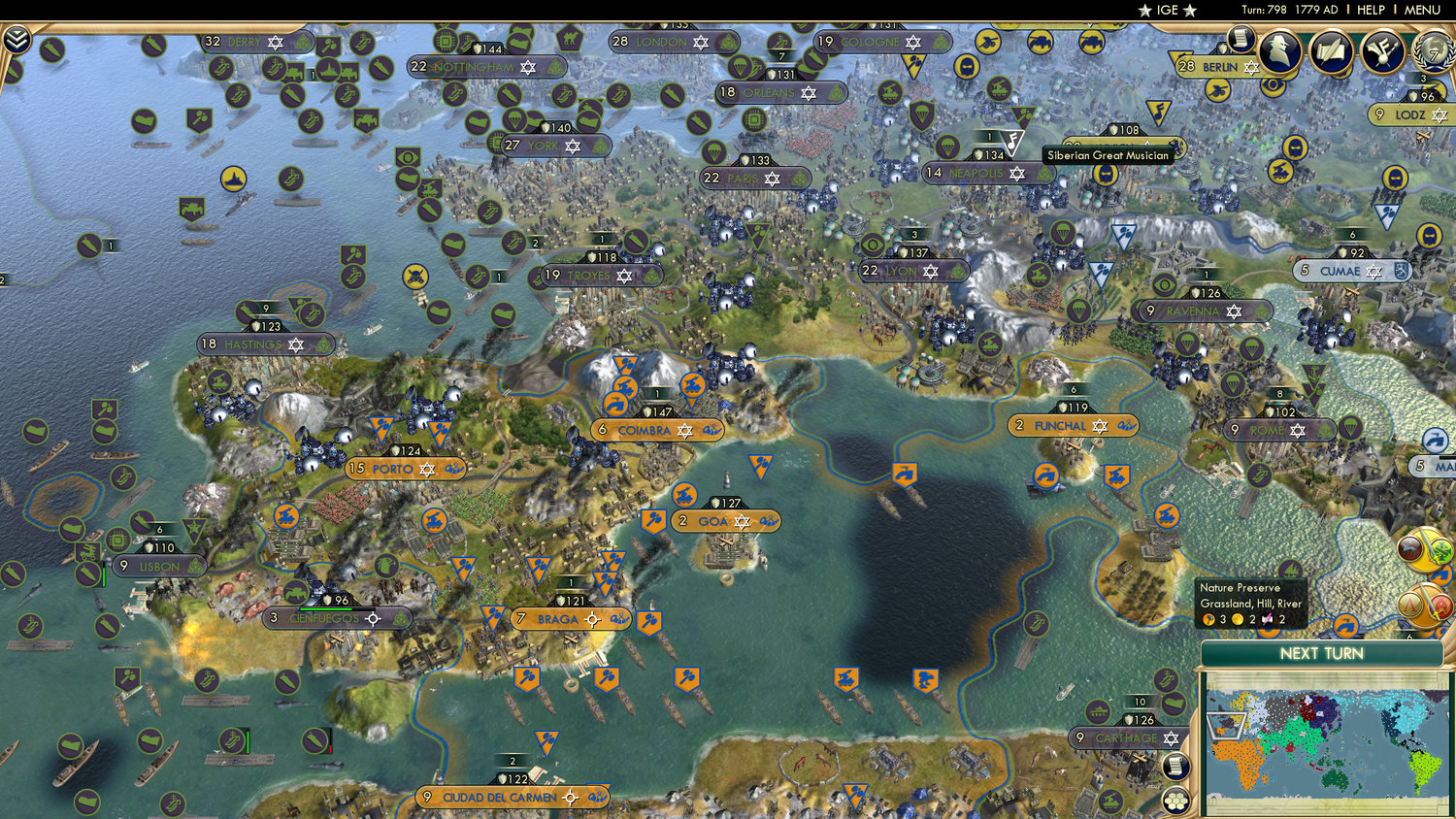Open HELP from the top bar
1456x819 pixels.
tap(1372, 10)
